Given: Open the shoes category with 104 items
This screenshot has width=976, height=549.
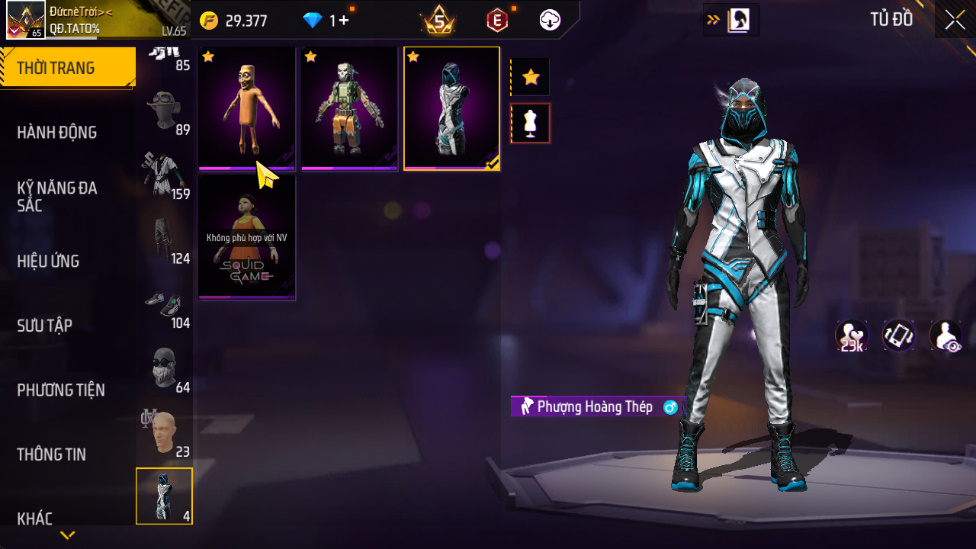Looking at the screenshot, I should coord(165,304).
